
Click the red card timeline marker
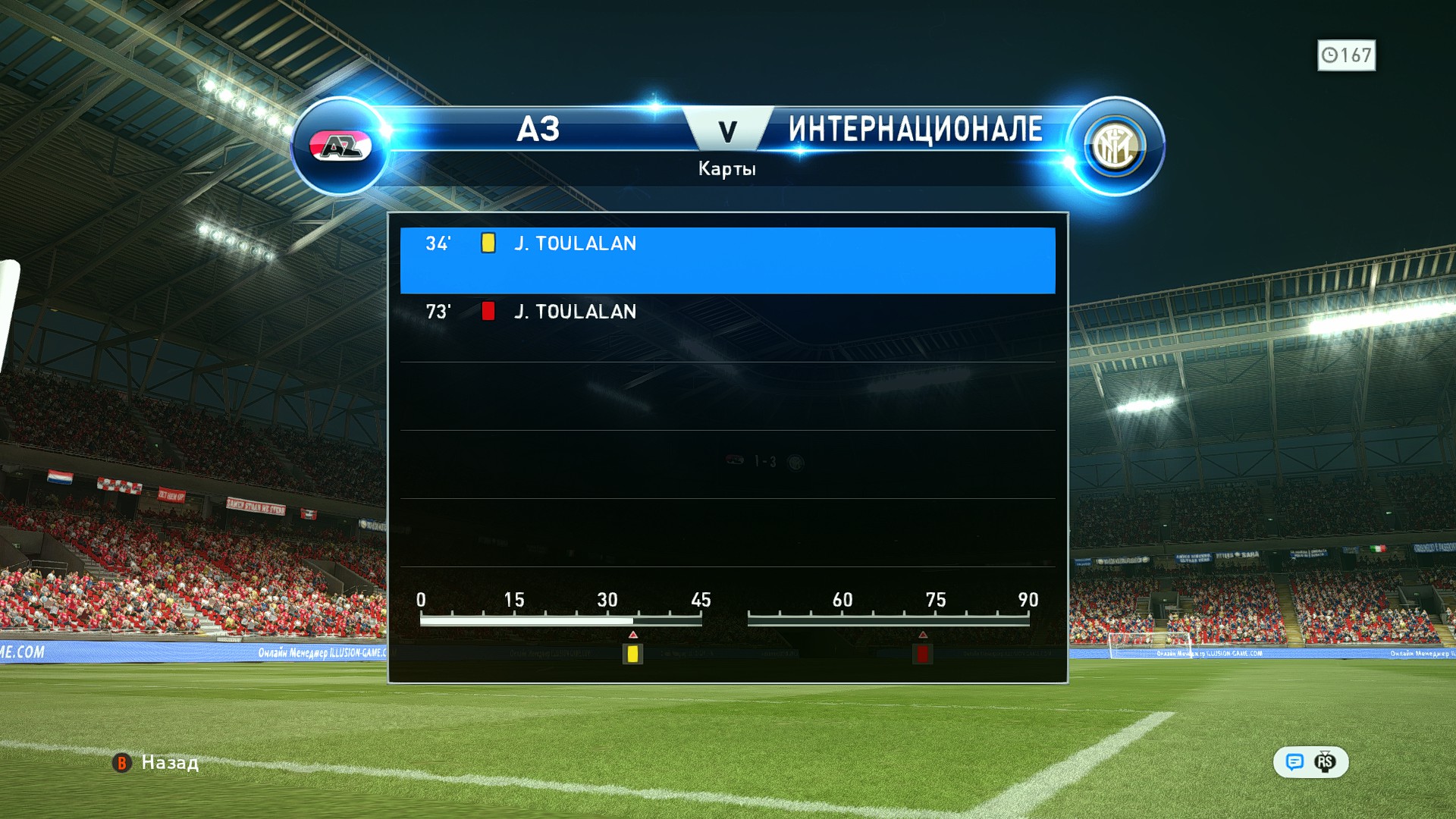pos(922,653)
